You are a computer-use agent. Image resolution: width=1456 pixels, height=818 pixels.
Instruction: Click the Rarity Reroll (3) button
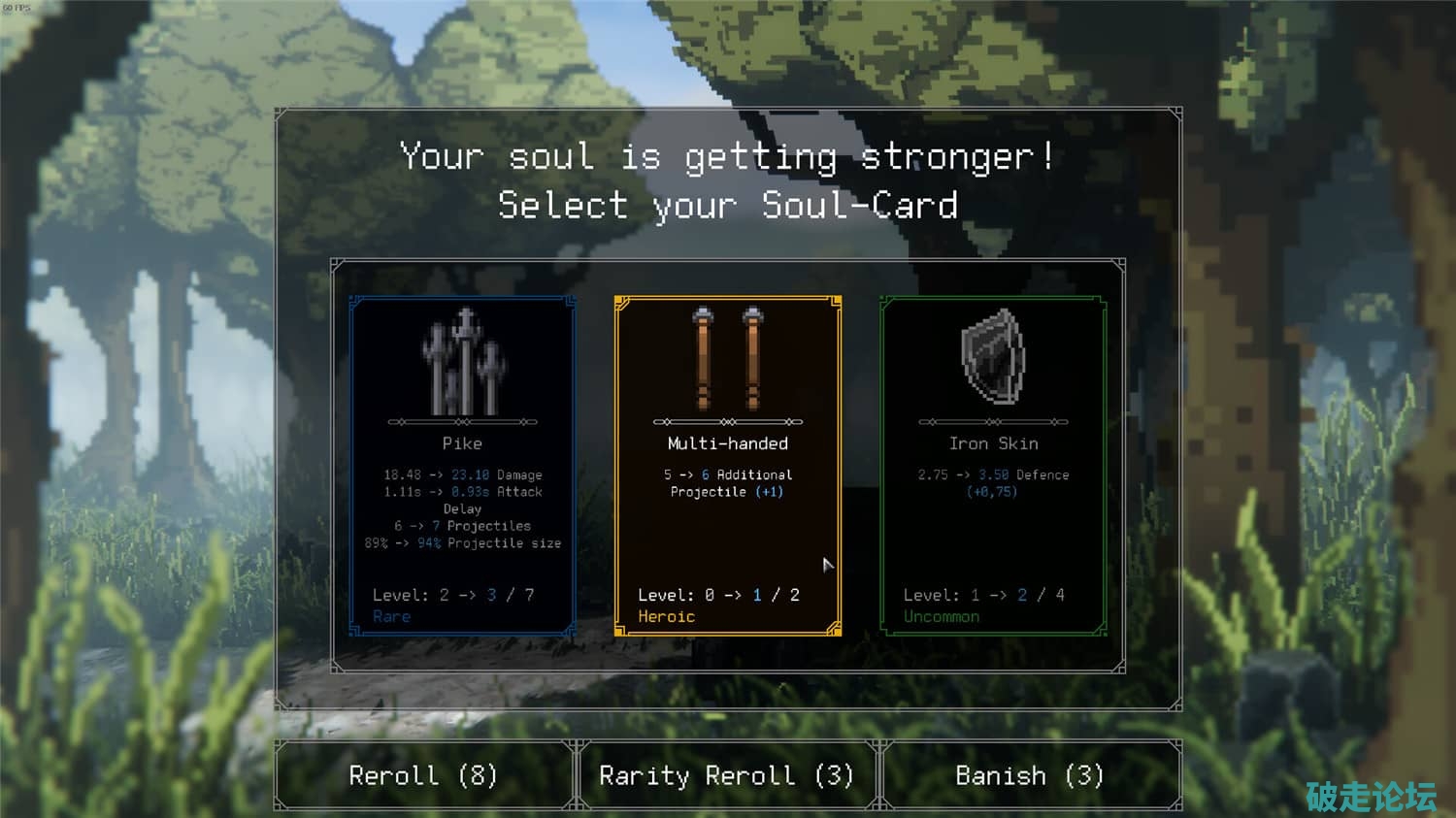point(727,774)
